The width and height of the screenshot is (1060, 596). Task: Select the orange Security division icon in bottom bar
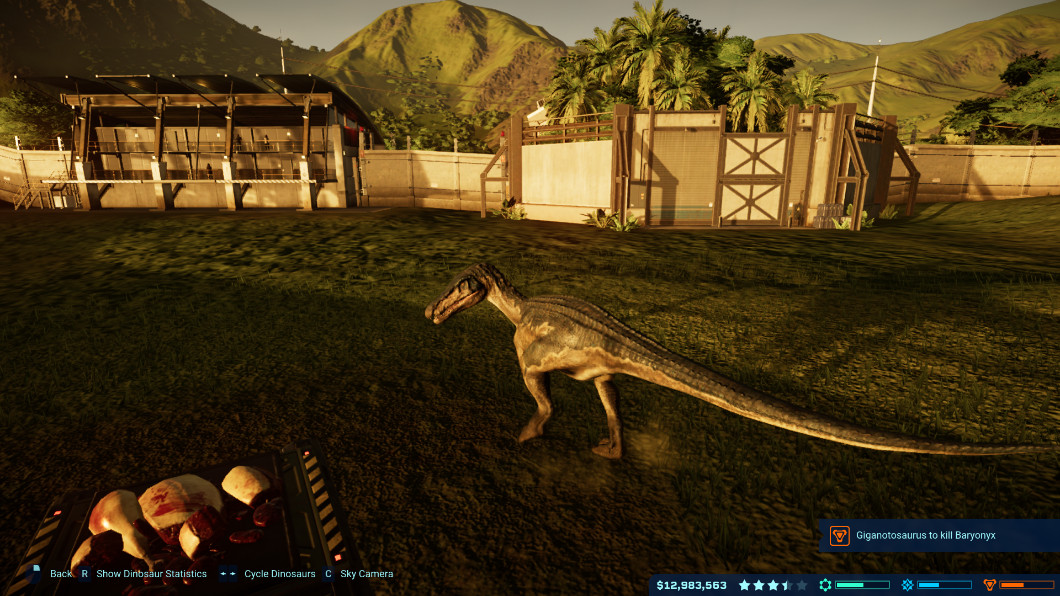990,585
